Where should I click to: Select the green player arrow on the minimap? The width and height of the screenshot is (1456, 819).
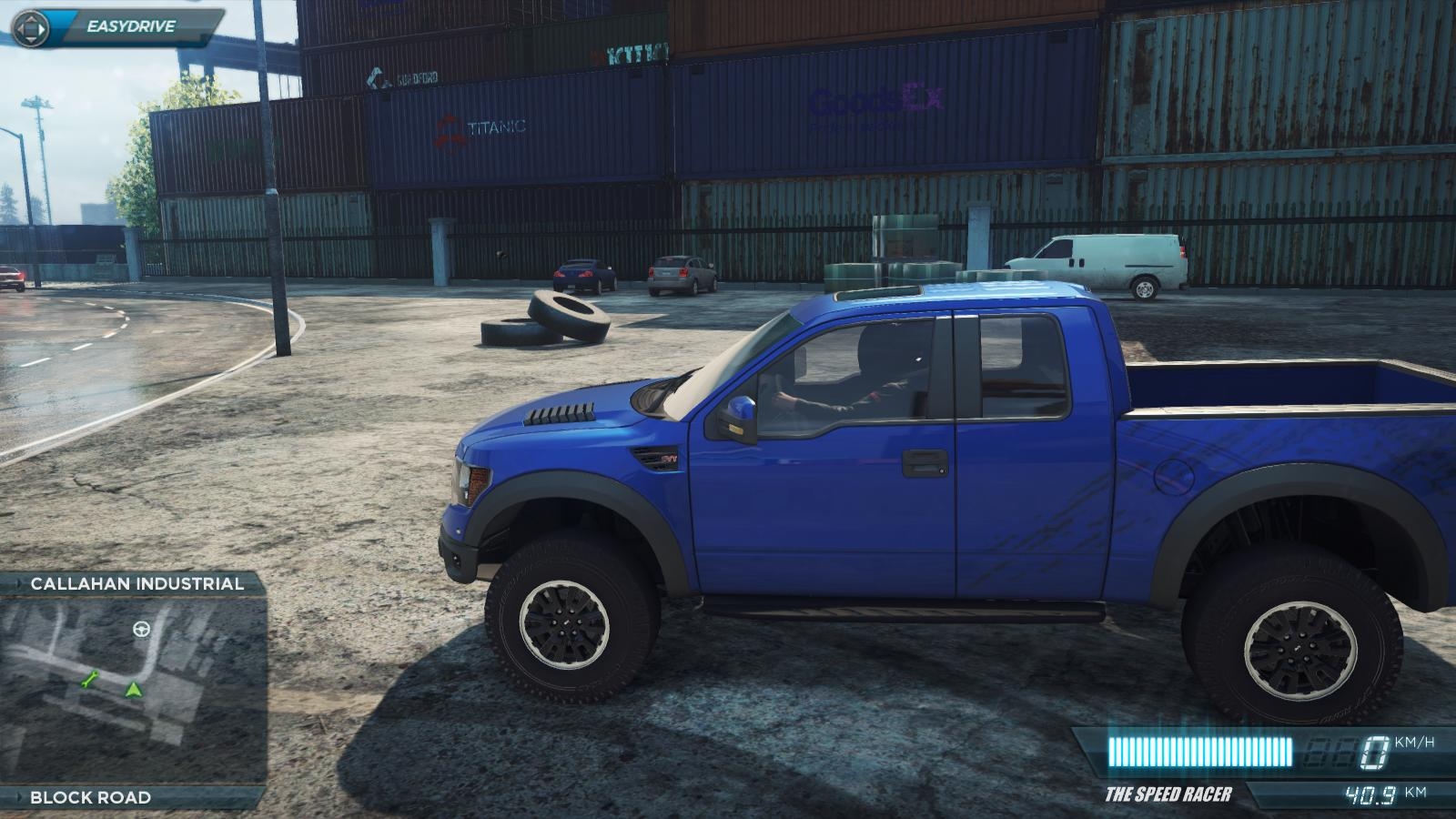tap(134, 691)
